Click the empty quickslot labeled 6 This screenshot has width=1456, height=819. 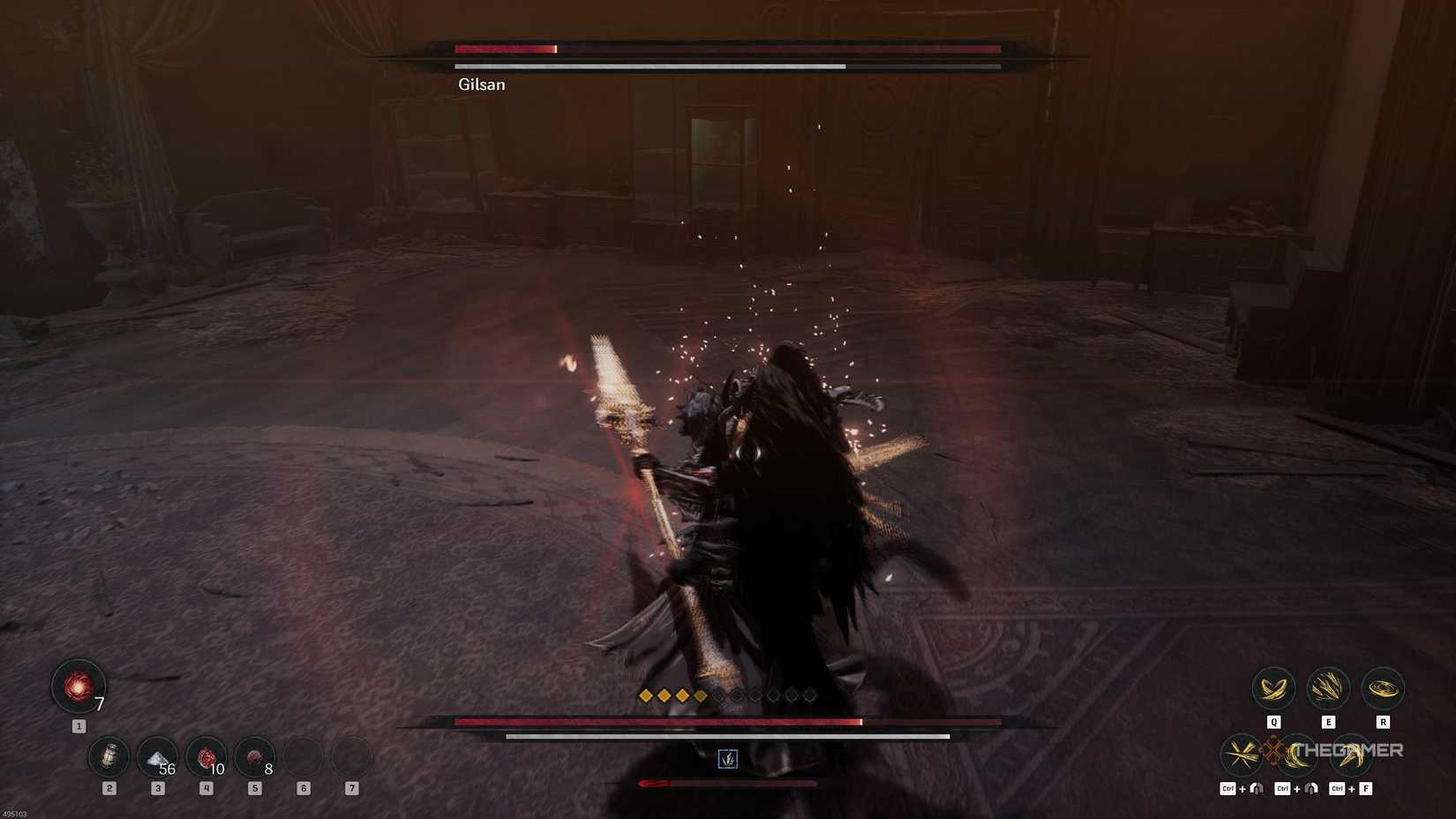pyautogui.click(x=303, y=756)
